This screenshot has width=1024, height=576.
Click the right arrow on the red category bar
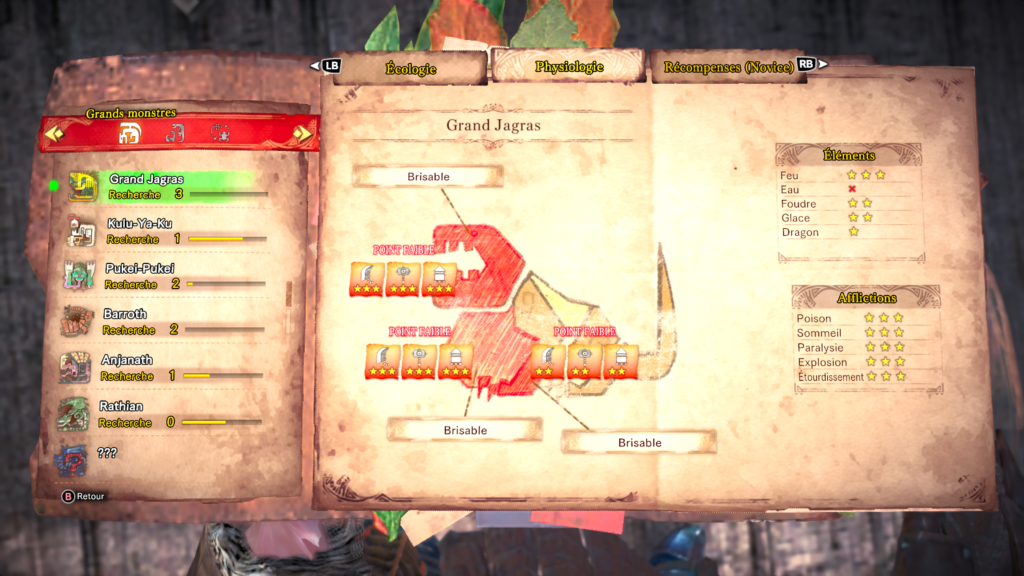coord(301,133)
